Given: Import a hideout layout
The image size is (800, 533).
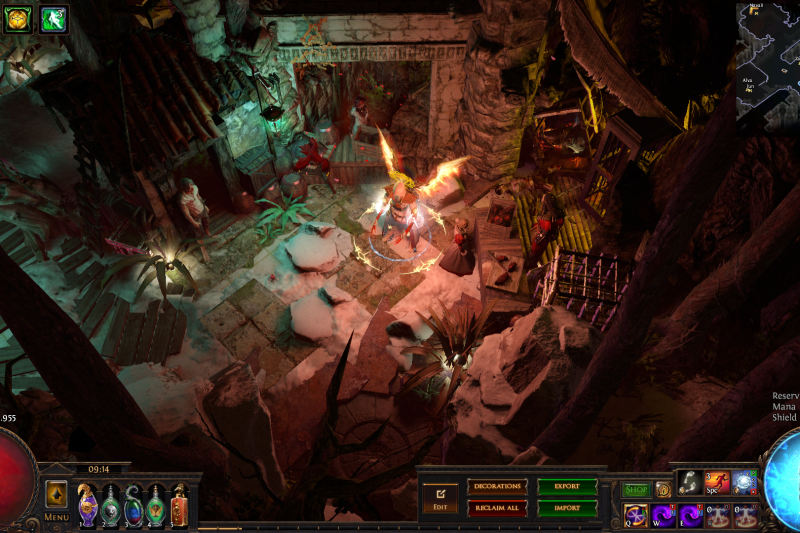Looking at the screenshot, I should click(567, 508).
